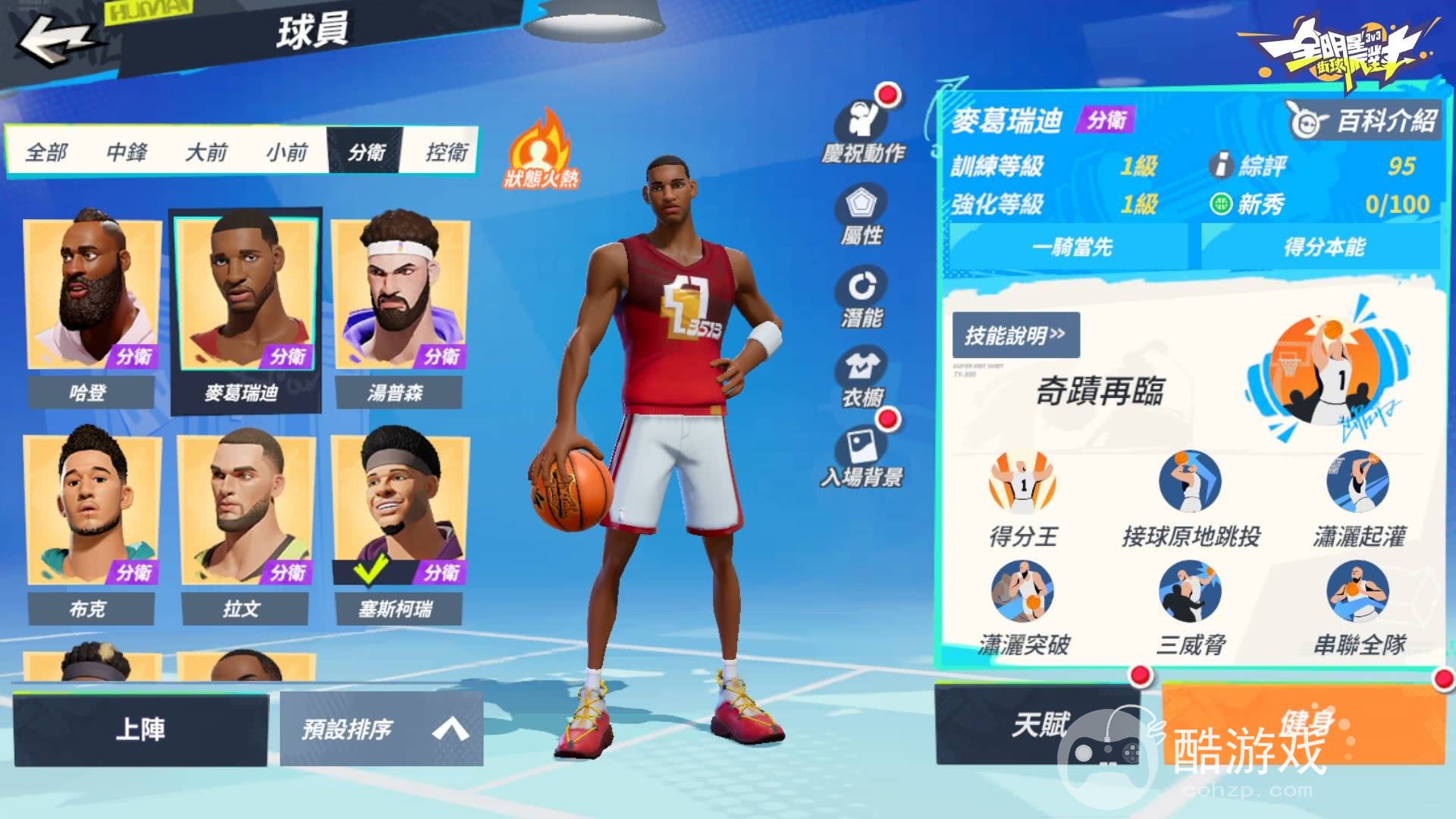Go back with the arrow button

[55, 39]
